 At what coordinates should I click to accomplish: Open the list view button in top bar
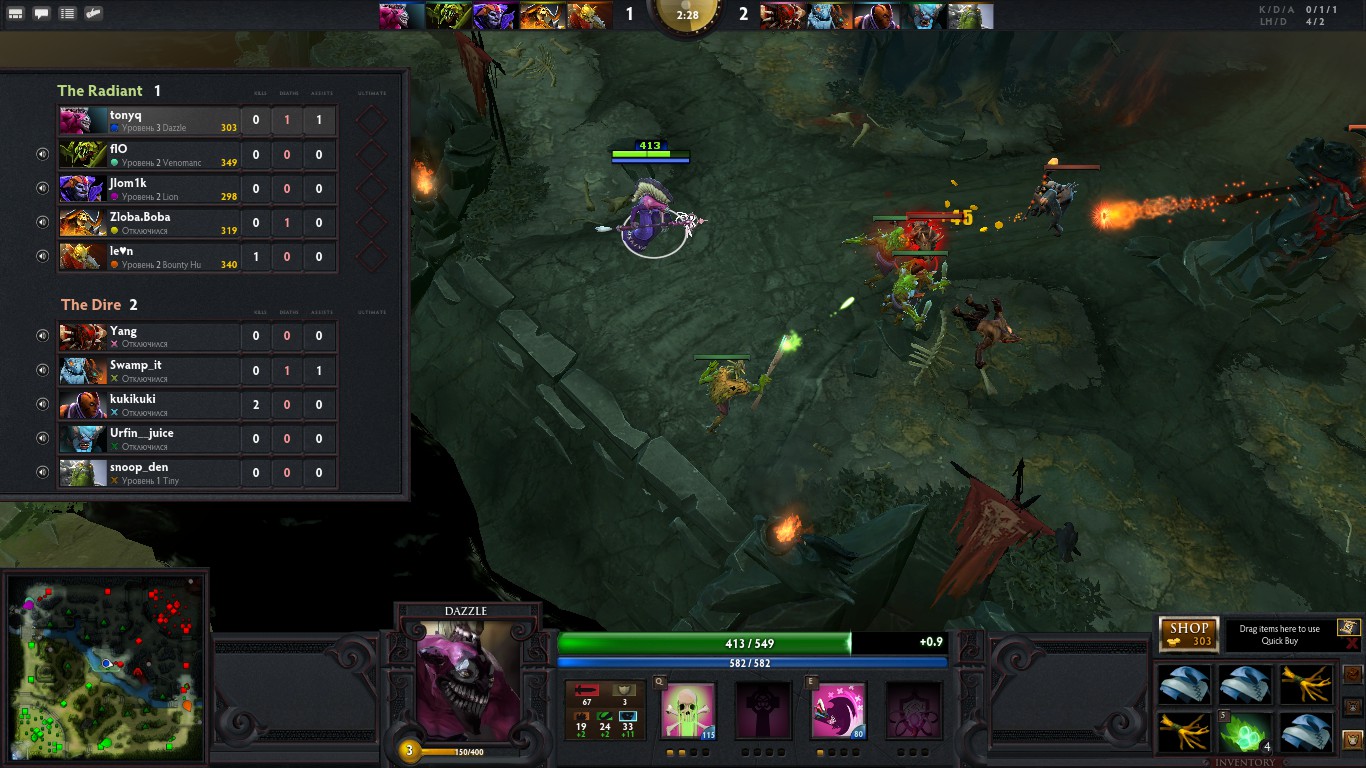tap(67, 14)
